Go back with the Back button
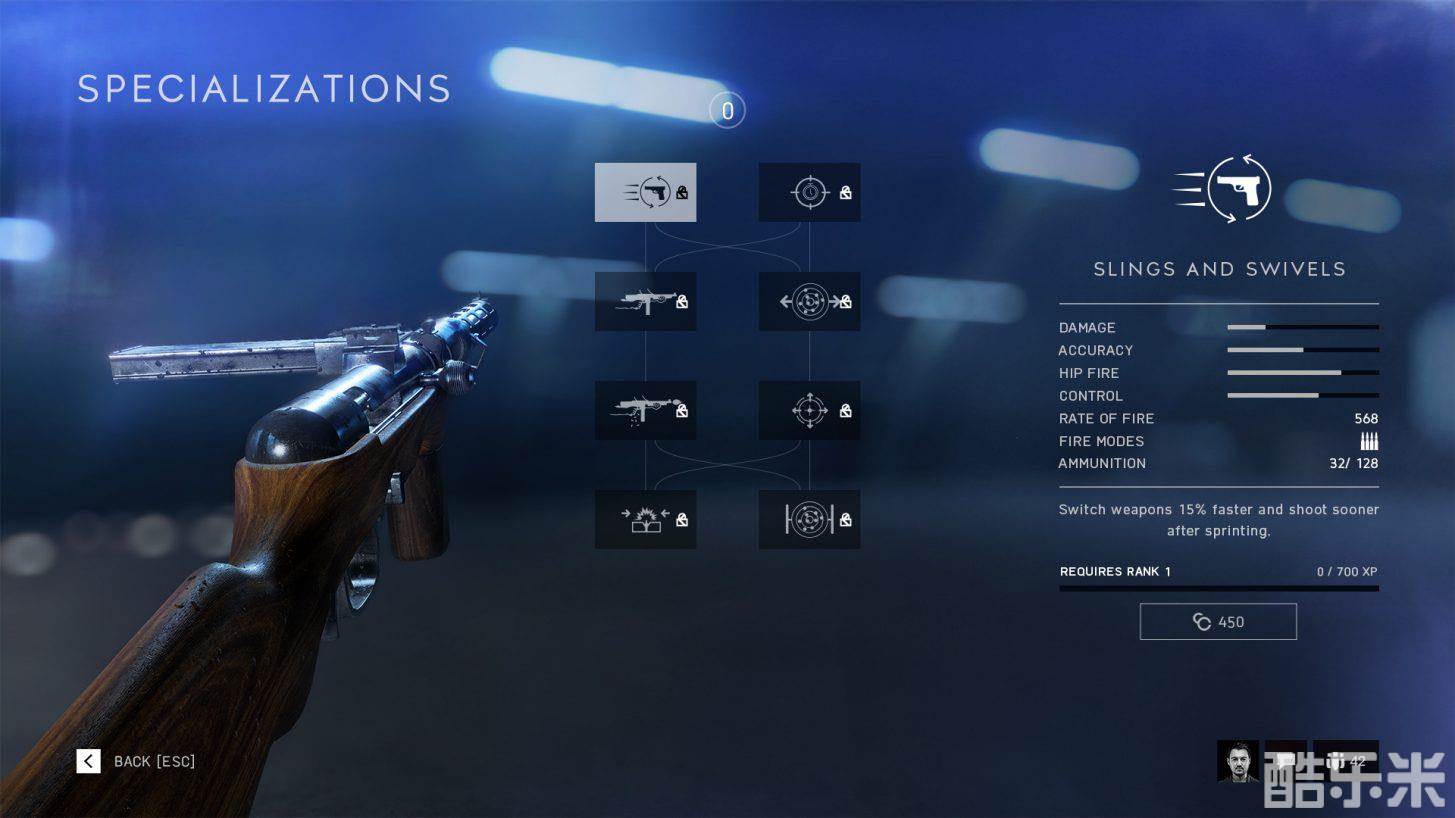The height and width of the screenshot is (818, 1455). pyautogui.click(x=136, y=762)
